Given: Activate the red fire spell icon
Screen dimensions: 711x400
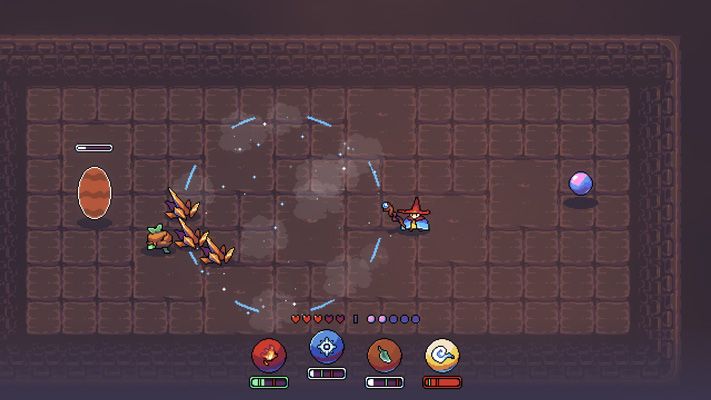Looking at the screenshot, I should (x=268, y=354).
